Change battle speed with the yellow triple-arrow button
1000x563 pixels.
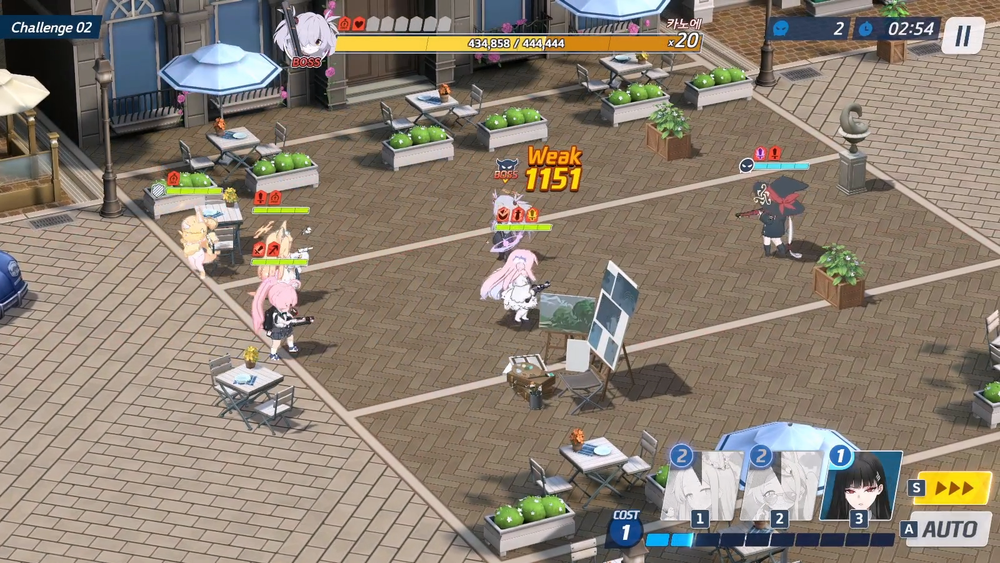coord(952,488)
